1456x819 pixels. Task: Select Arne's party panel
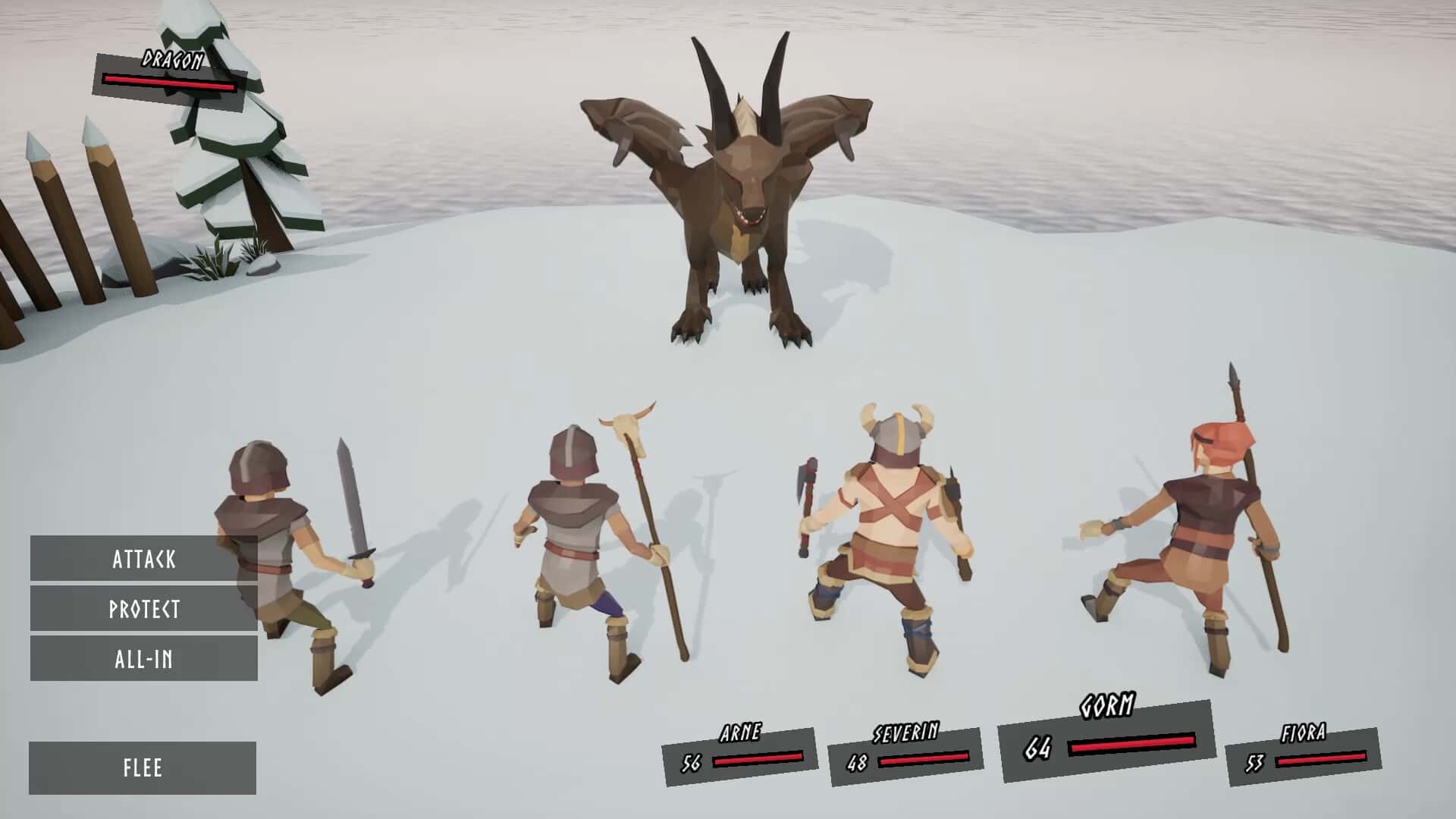740,755
